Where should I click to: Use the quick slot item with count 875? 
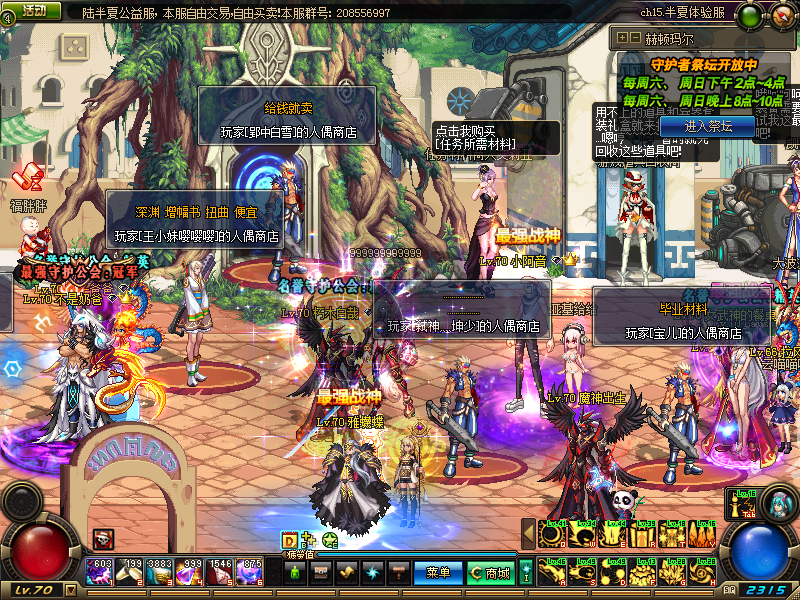click(x=251, y=572)
